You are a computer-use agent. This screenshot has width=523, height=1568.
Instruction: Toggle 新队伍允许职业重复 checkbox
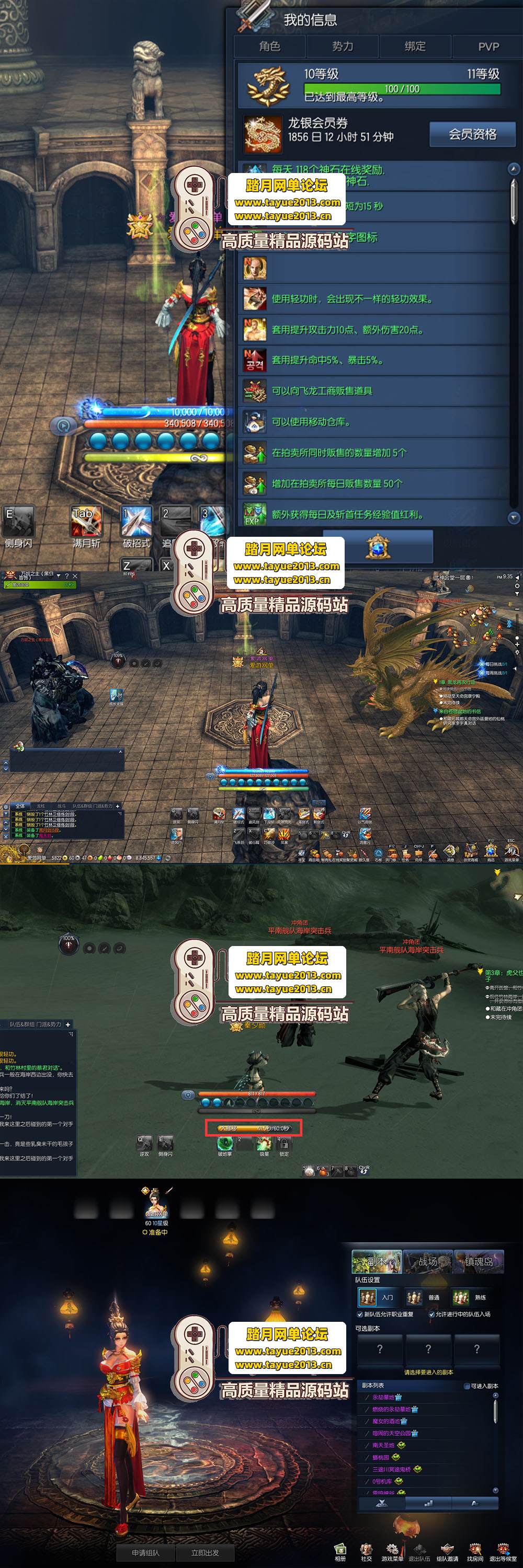360,1314
